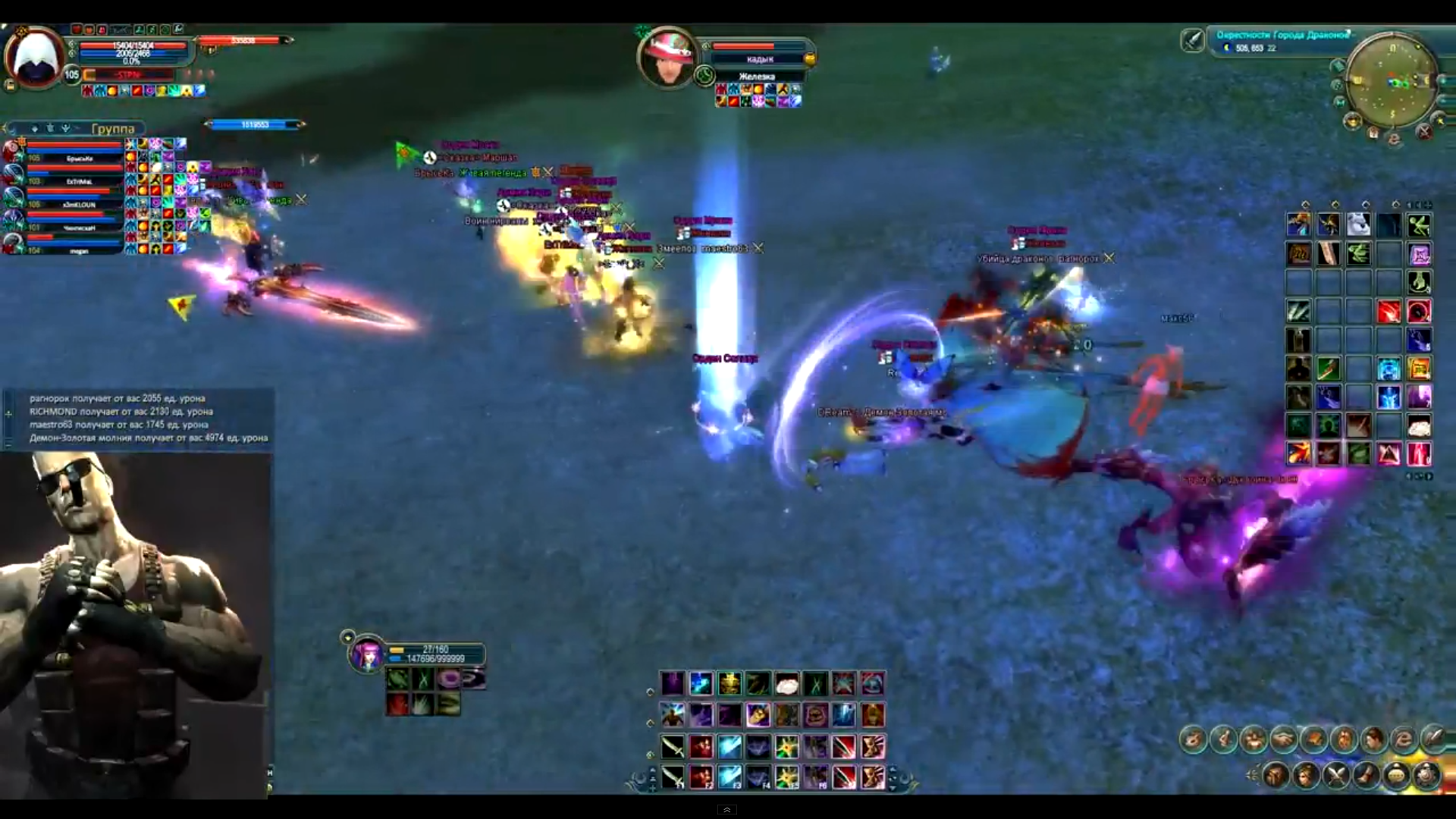Click the red crossed-swords button by the minimap

tap(1424, 132)
